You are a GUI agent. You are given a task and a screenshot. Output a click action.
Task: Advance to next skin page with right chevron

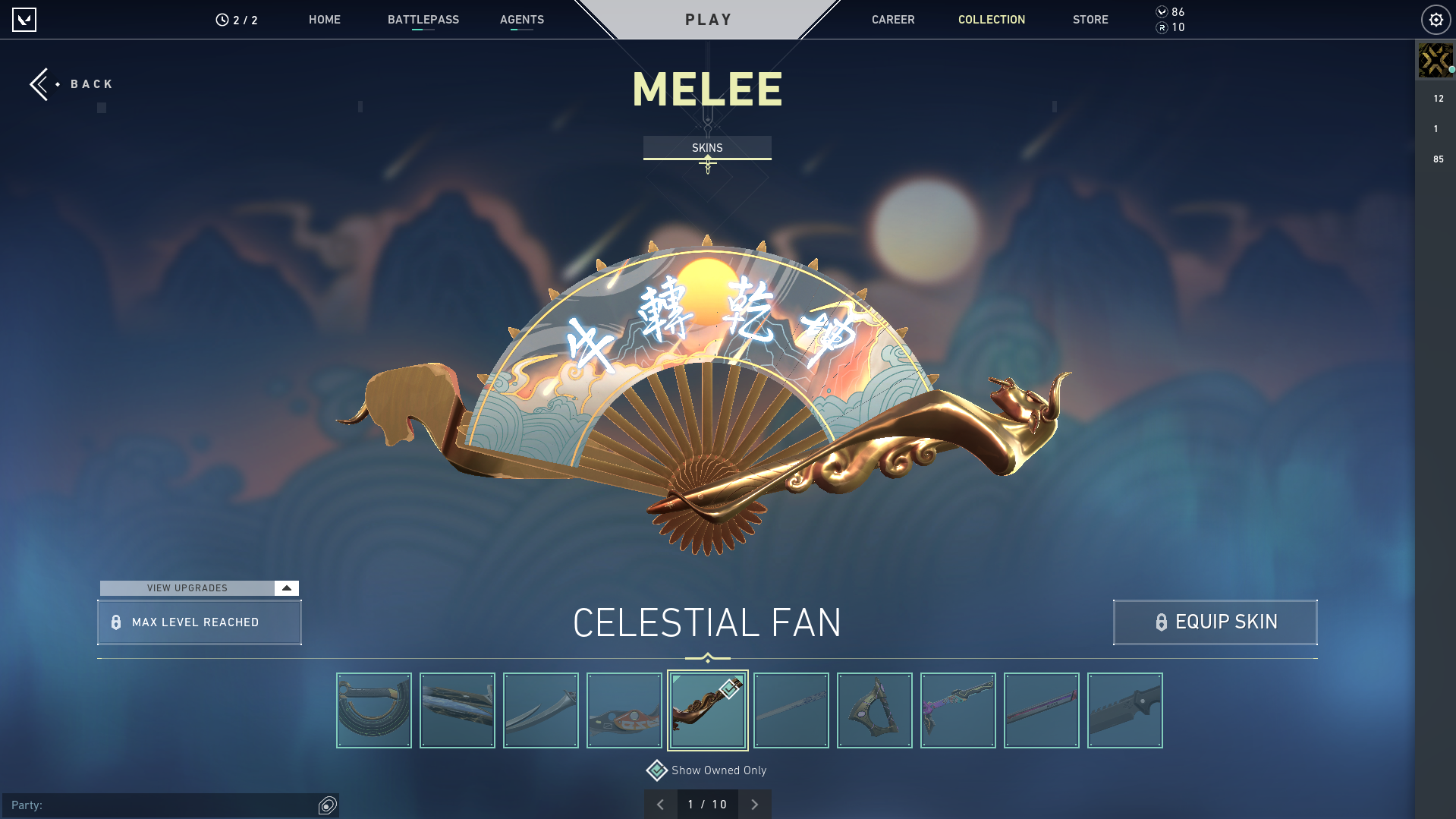coord(754,804)
